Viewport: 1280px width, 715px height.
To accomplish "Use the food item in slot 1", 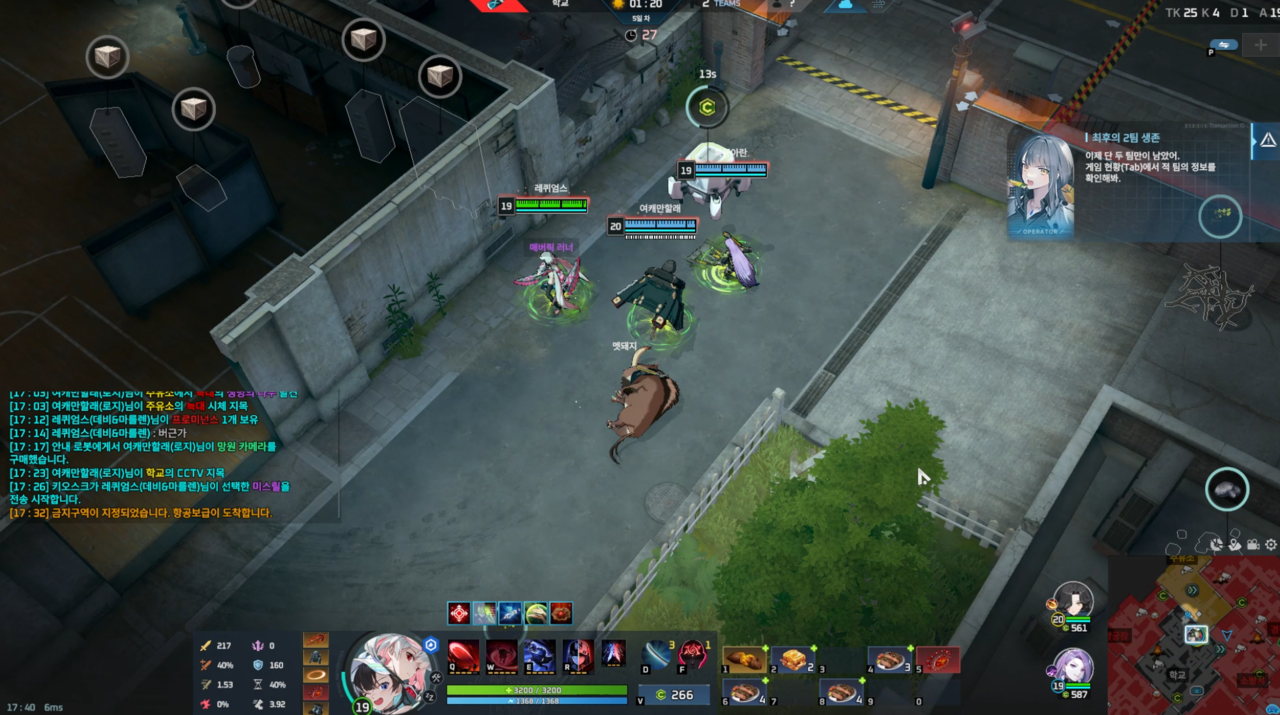I will click(x=743, y=660).
